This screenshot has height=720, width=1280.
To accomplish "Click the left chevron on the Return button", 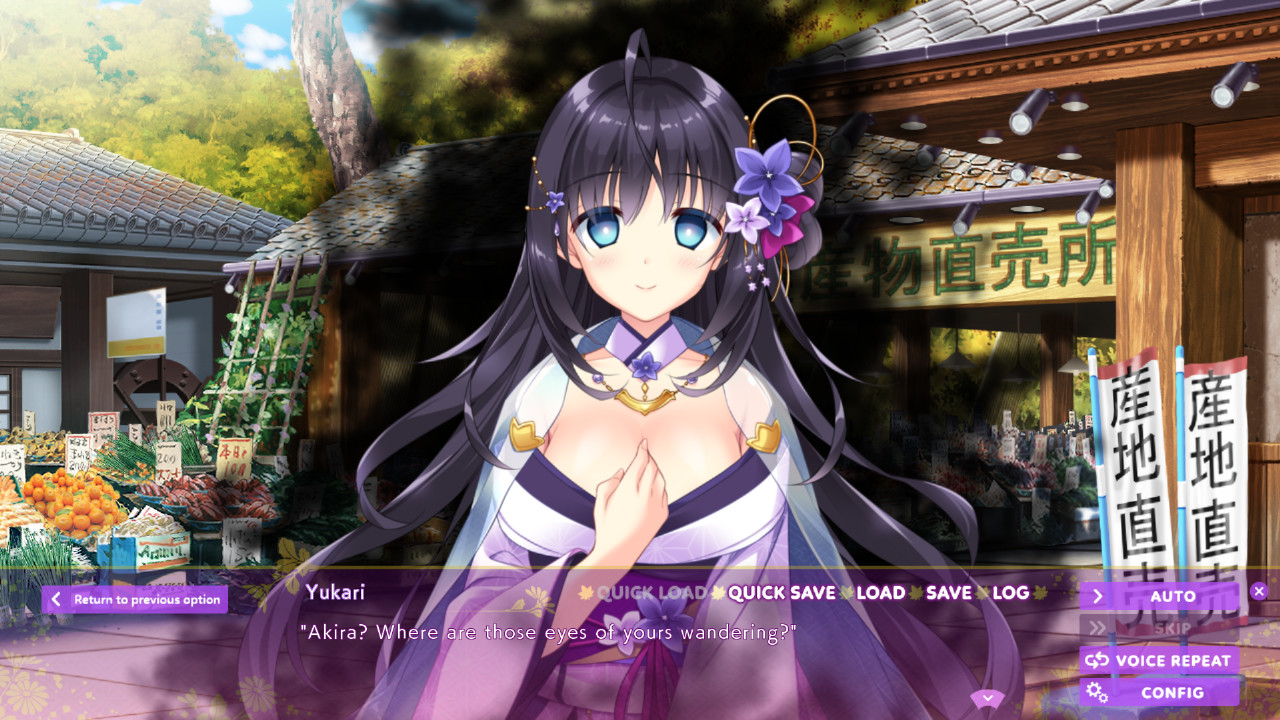I will [56, 599].
